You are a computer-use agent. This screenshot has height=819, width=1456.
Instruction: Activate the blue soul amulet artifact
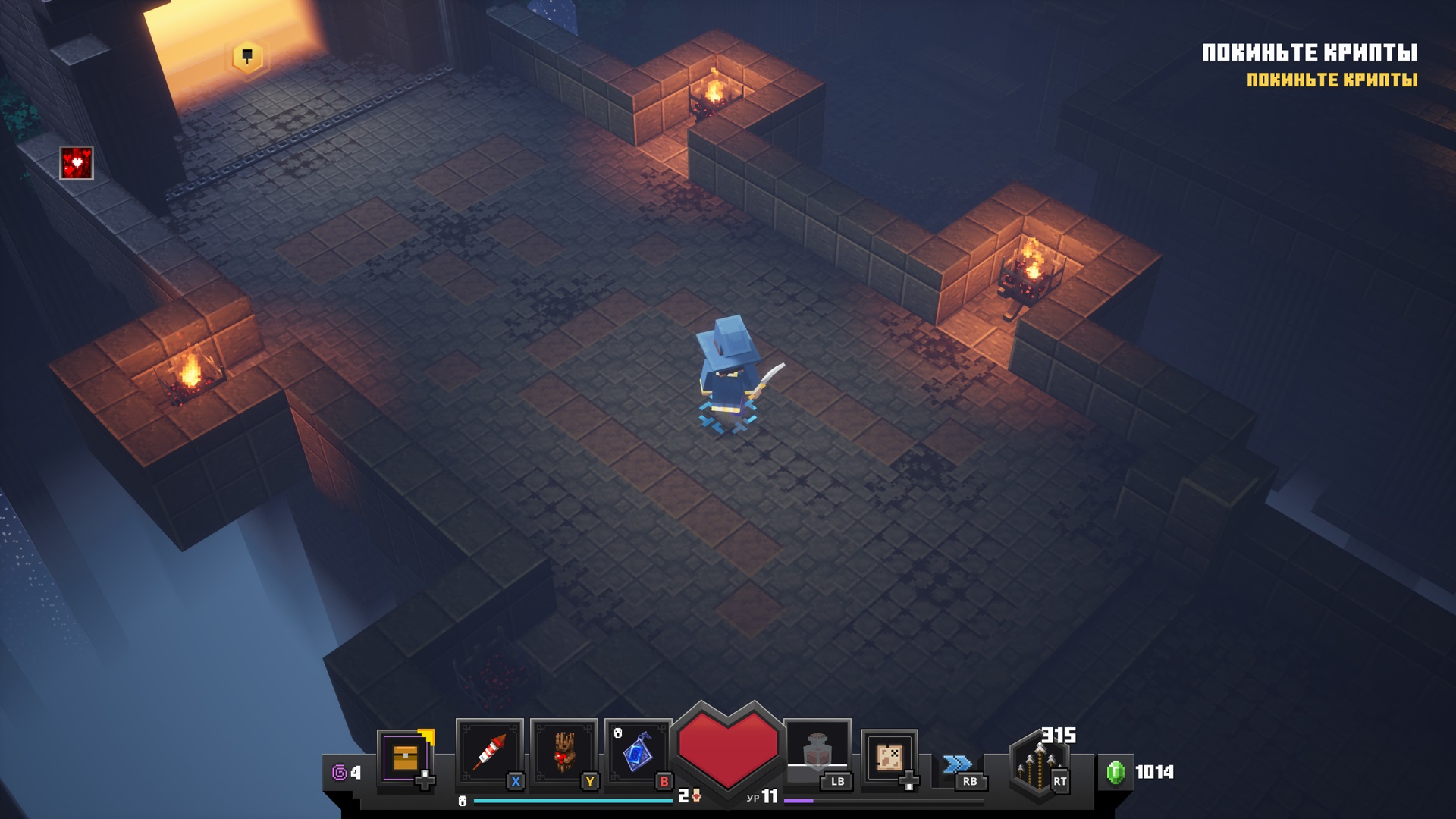tap(638, 752)
